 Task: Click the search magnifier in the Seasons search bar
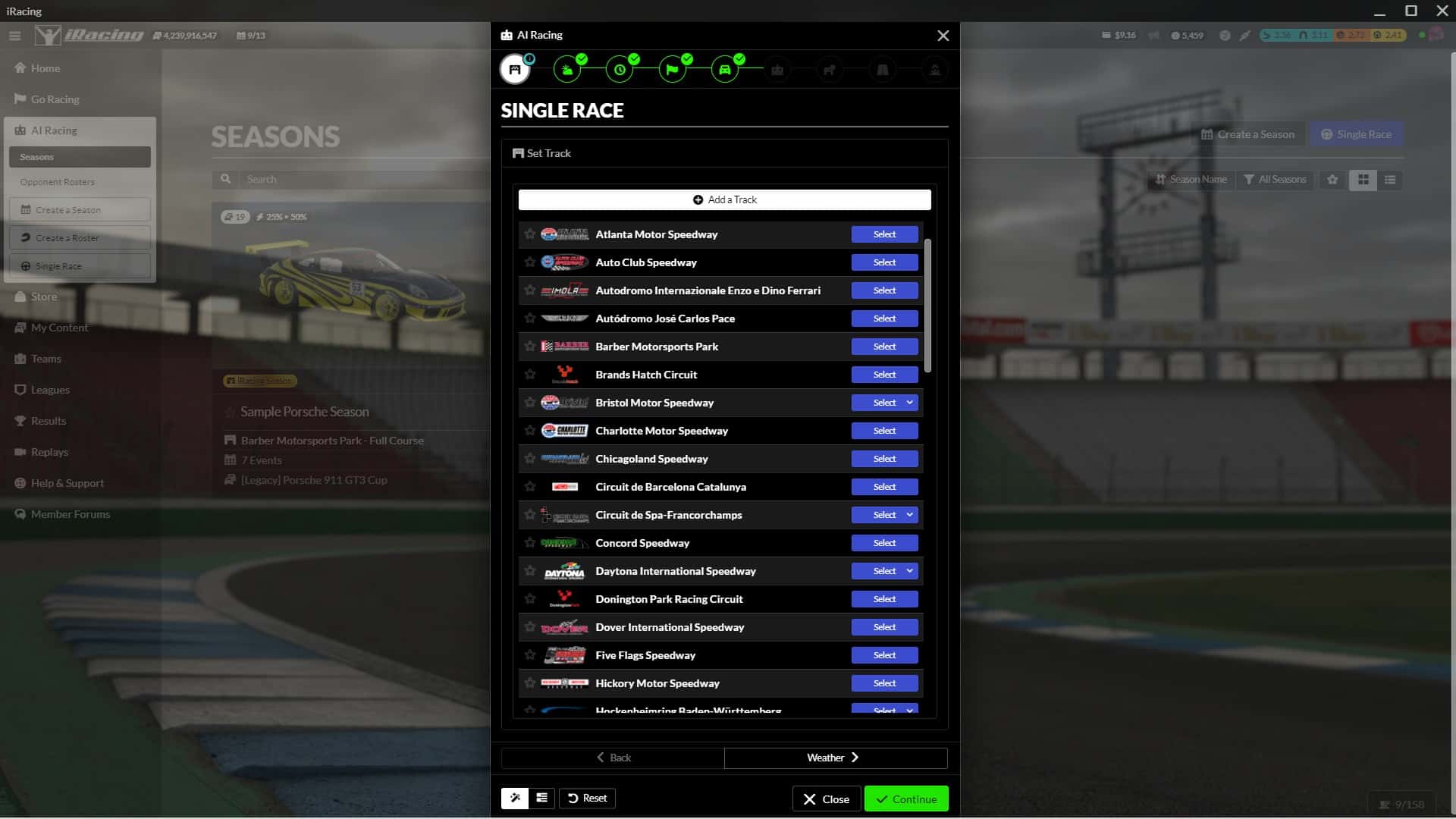tap(226, 179)
